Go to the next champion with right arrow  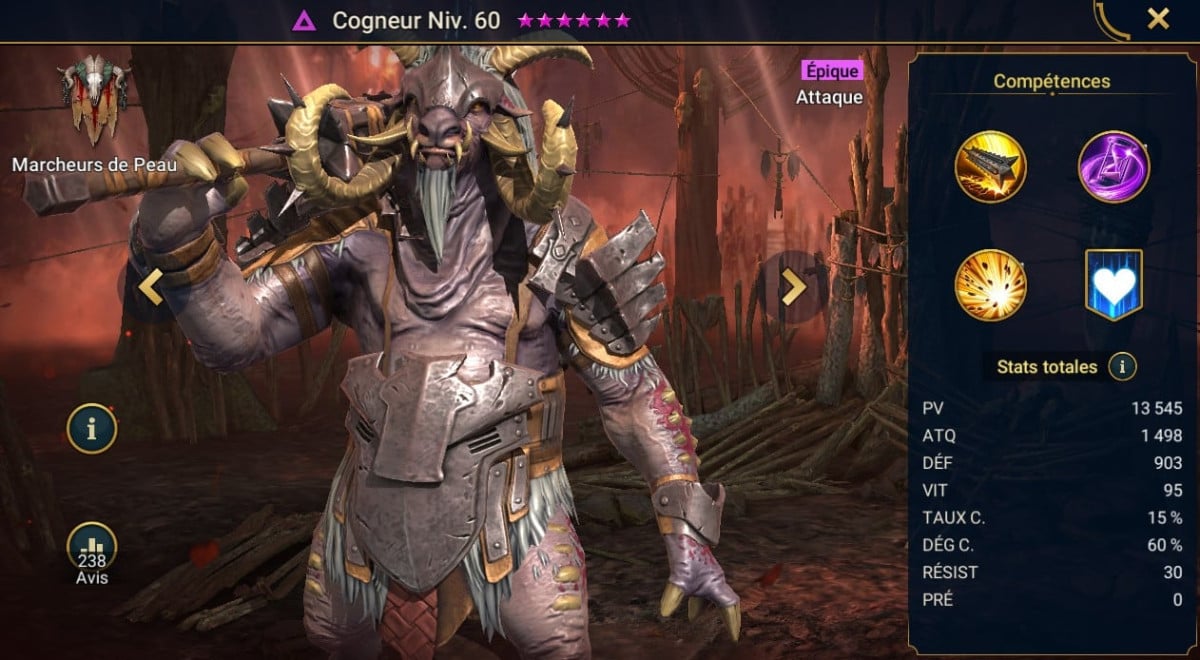point(793,287)
